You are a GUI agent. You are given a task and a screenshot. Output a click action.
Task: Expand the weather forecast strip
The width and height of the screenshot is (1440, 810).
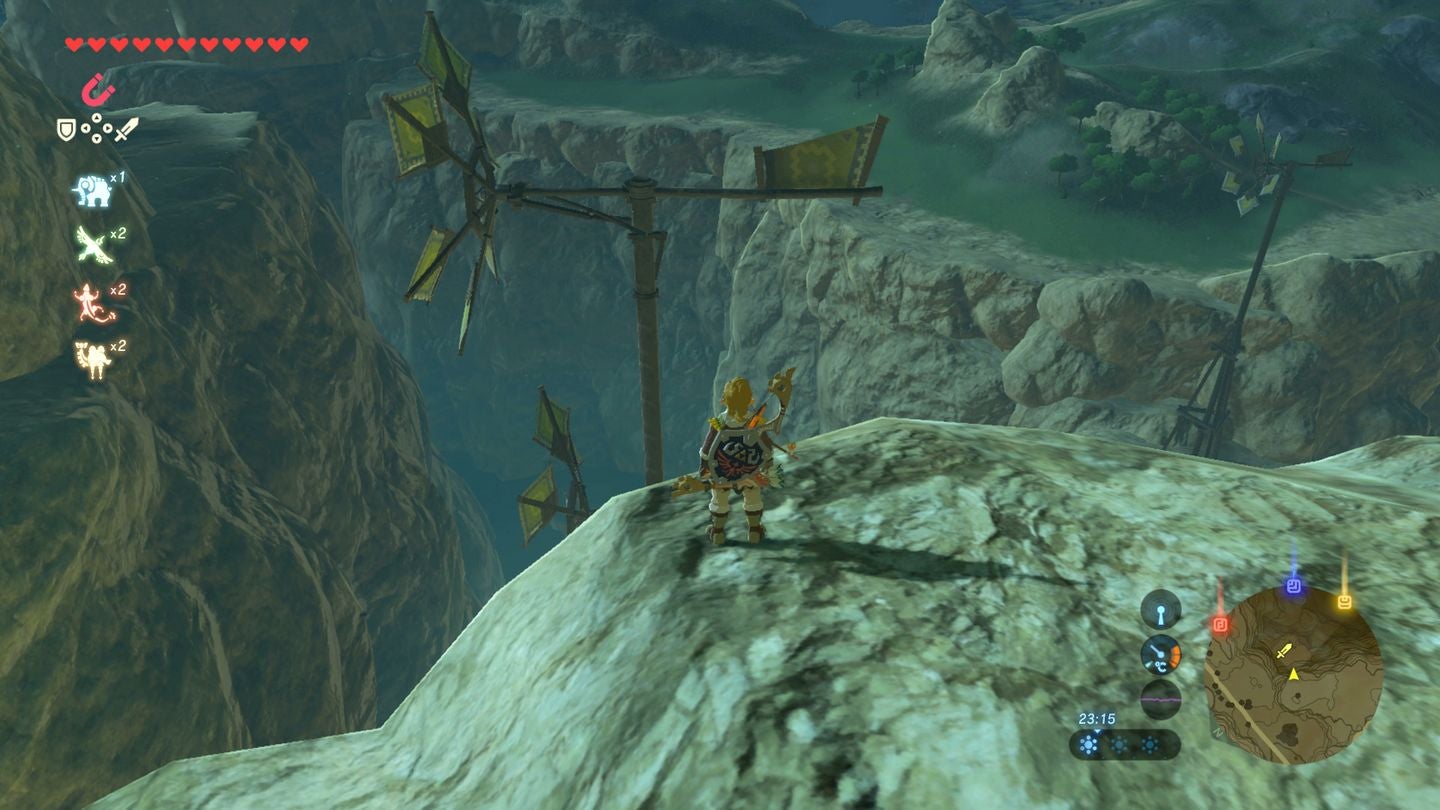[1125, 744]
